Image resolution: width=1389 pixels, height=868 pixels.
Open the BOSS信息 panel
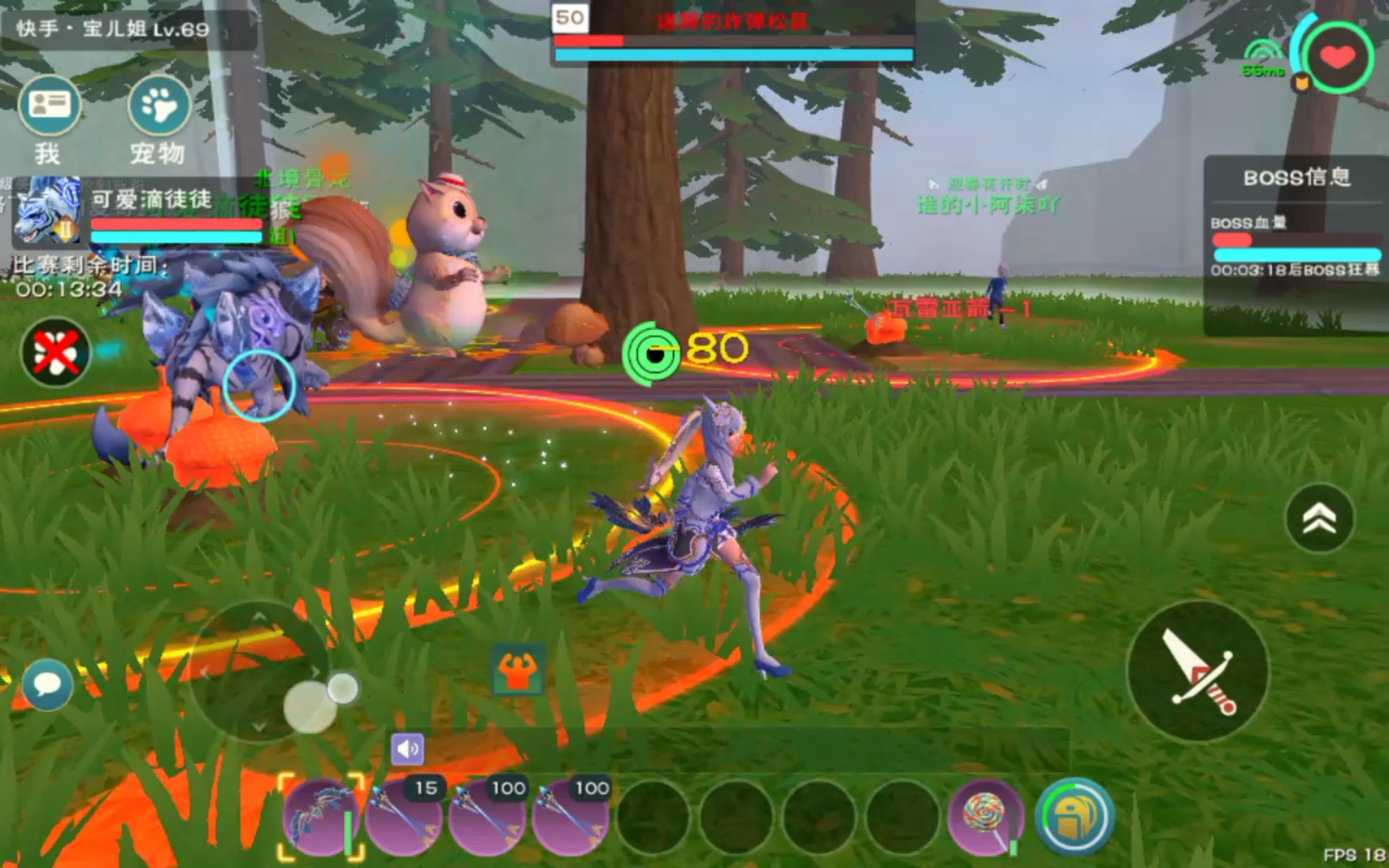coord(1296,178)
